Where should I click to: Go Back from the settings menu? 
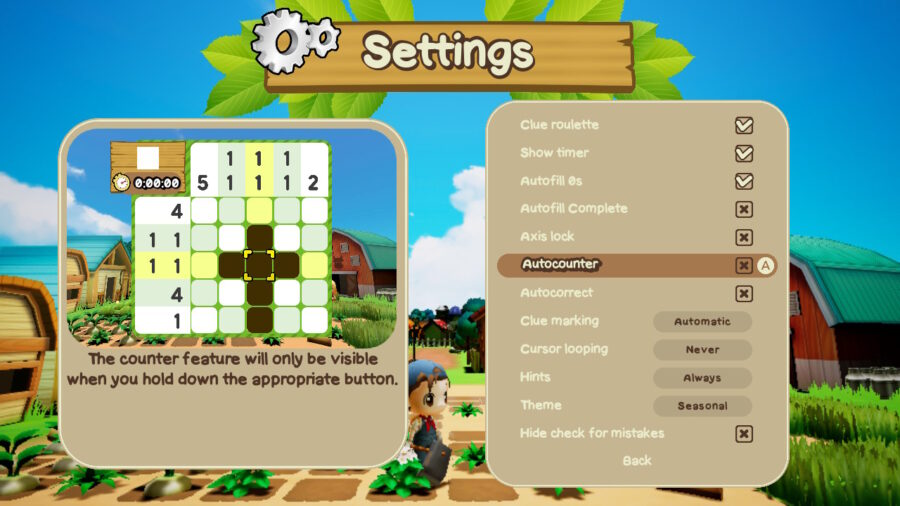tap(636, 461)
